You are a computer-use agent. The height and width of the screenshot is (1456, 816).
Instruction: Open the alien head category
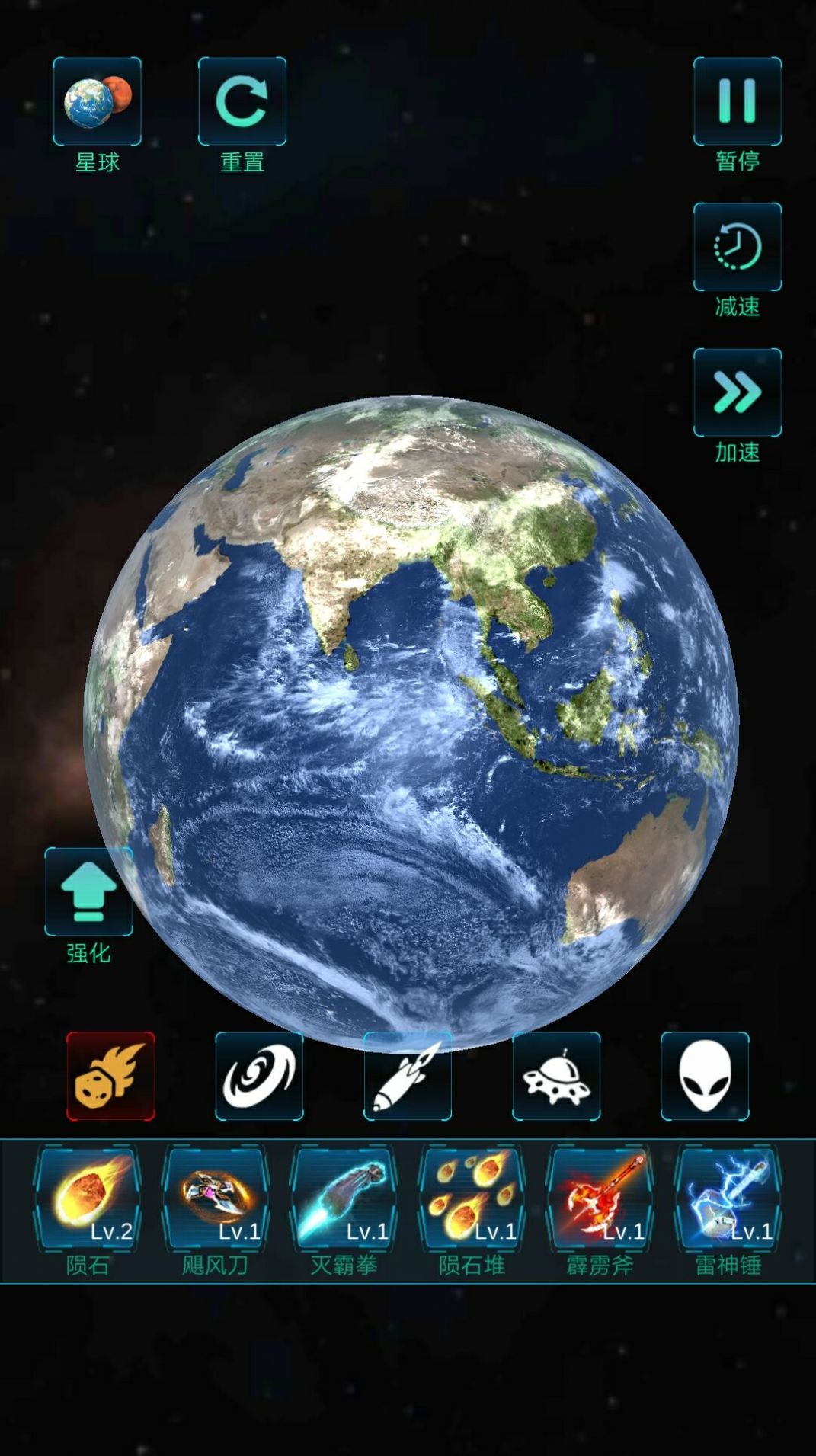pyautogui.click(x=705, y=1076)
